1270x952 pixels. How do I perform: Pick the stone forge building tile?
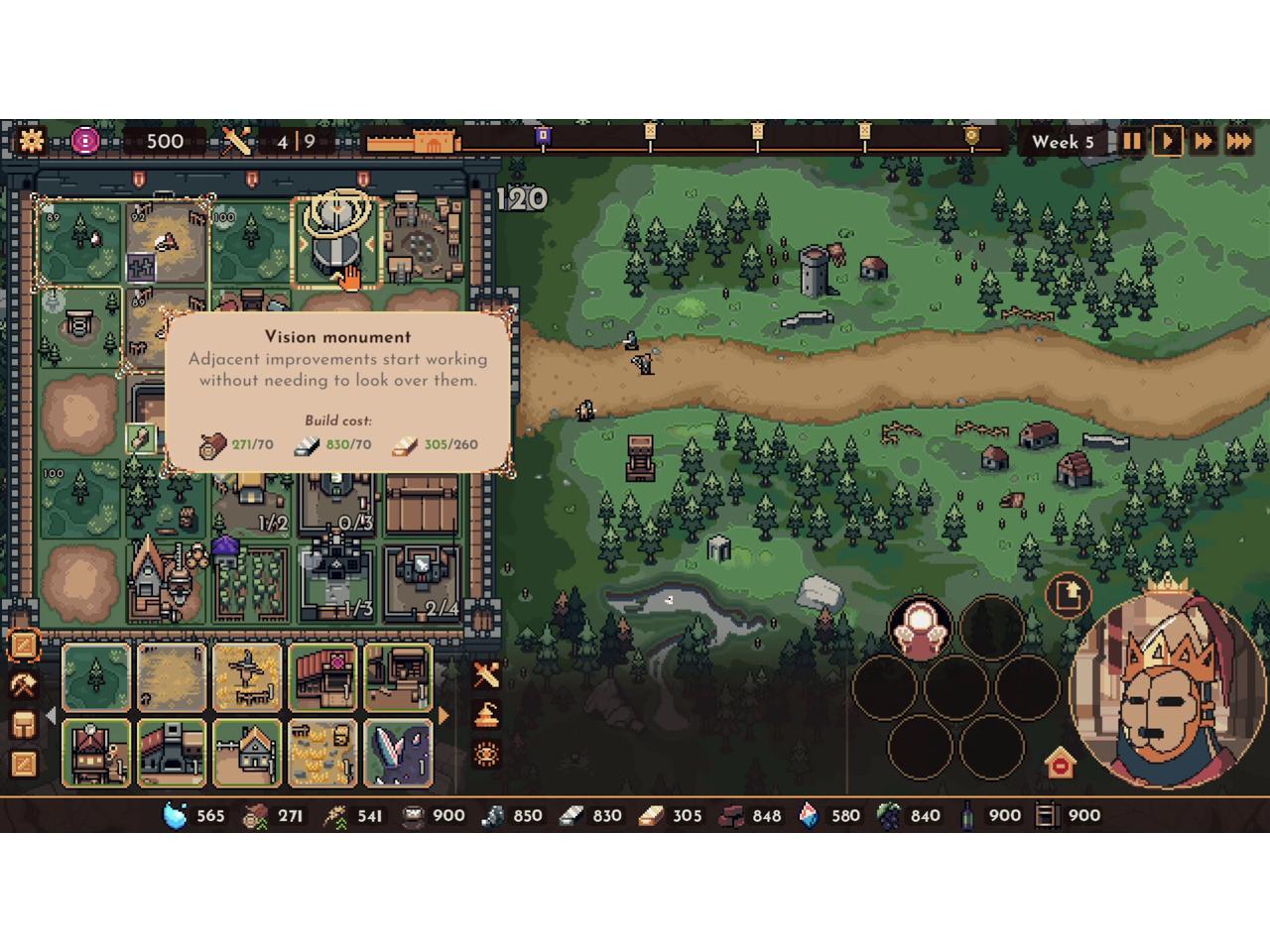[172, 753]
